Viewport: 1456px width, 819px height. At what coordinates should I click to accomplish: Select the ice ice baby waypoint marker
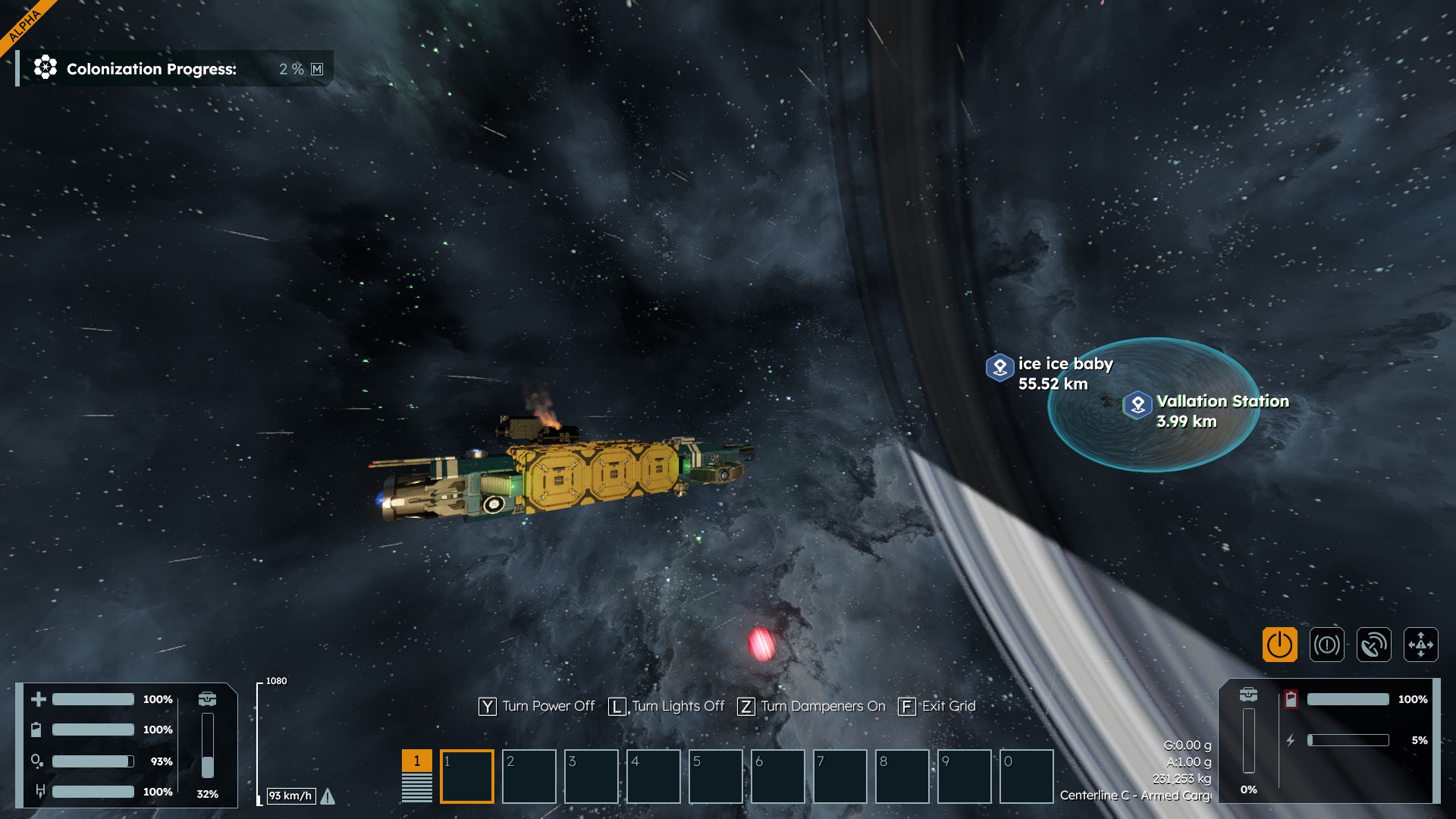coord(999,368)
